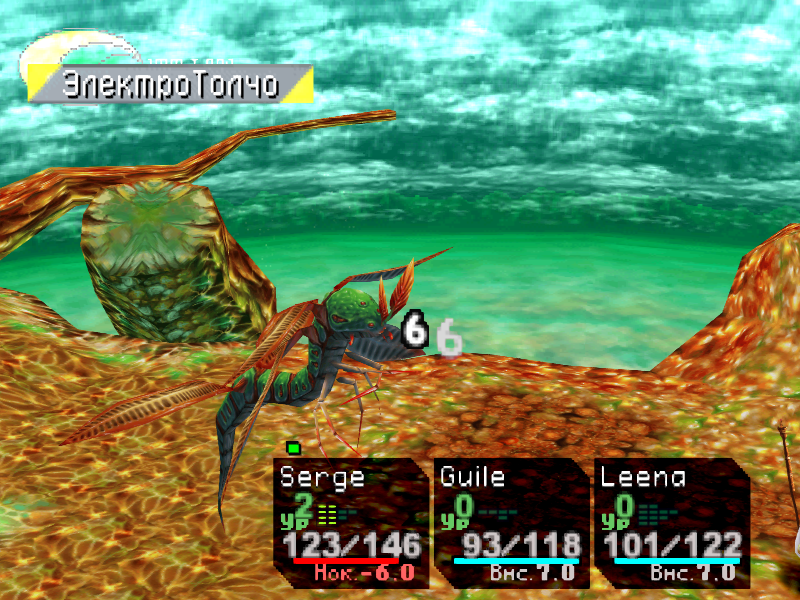Click the ЭлектроТолчо ability name banner

coord(170,85)
